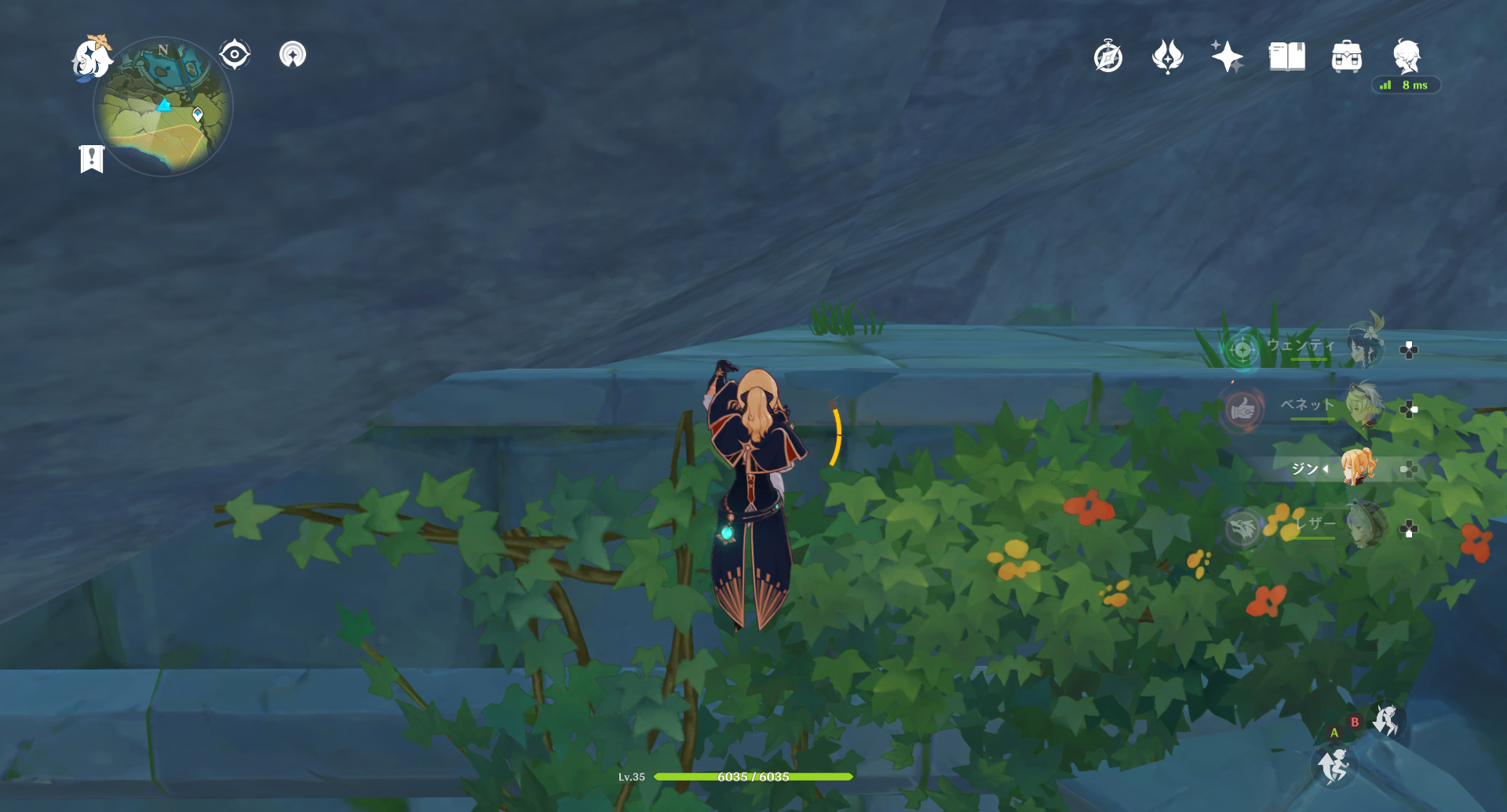Image resolution: width=1507 pixels, height=812 pixels.
Task: Open the Wish star icon
Action: 1227,57
